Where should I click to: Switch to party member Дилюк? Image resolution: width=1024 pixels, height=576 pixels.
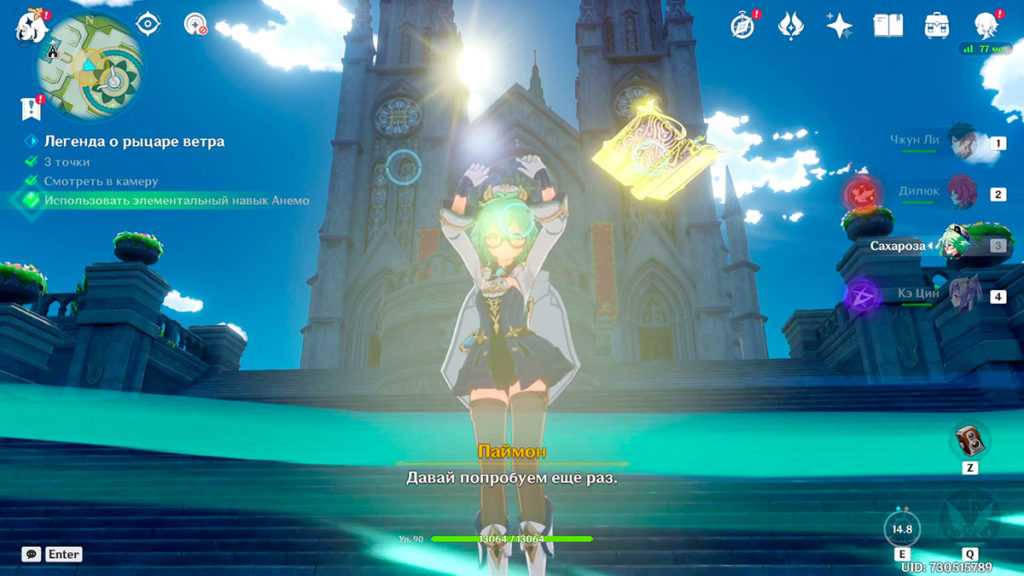pyautogui.click(x=962, y=193)
